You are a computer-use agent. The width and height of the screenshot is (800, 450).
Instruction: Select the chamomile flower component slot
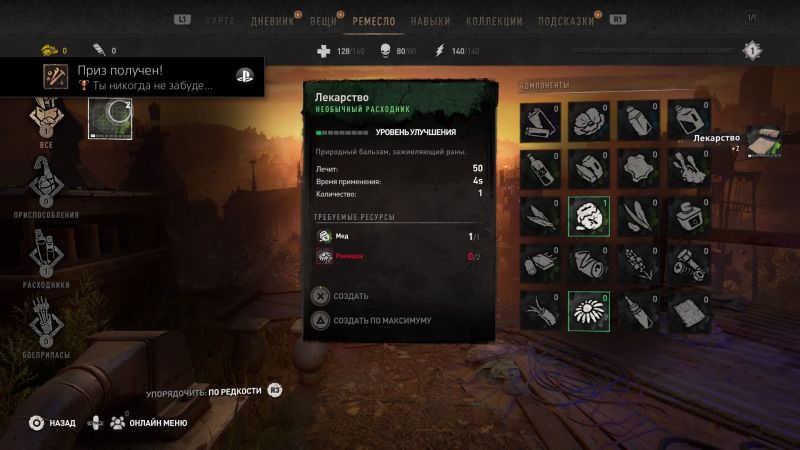(x=587, y=309)
